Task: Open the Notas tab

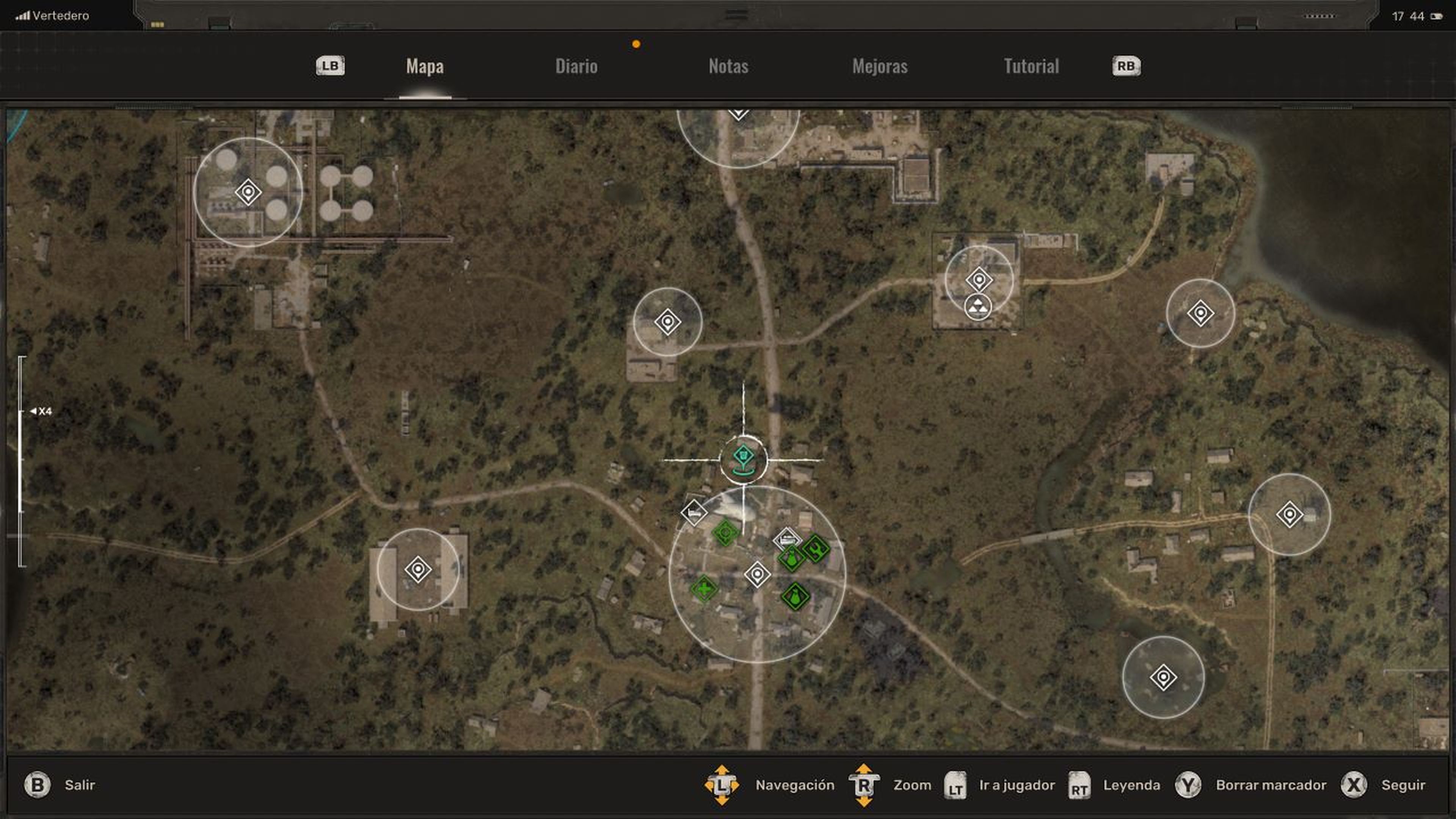Action: click(728, 66)
